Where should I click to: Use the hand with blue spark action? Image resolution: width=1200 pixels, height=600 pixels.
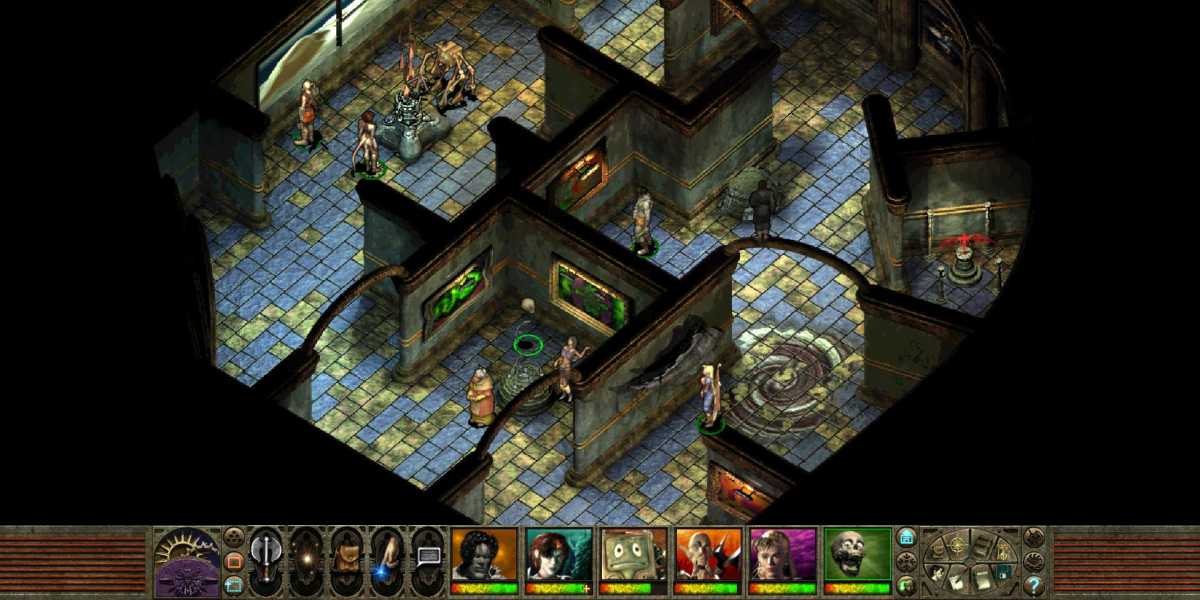387,560
